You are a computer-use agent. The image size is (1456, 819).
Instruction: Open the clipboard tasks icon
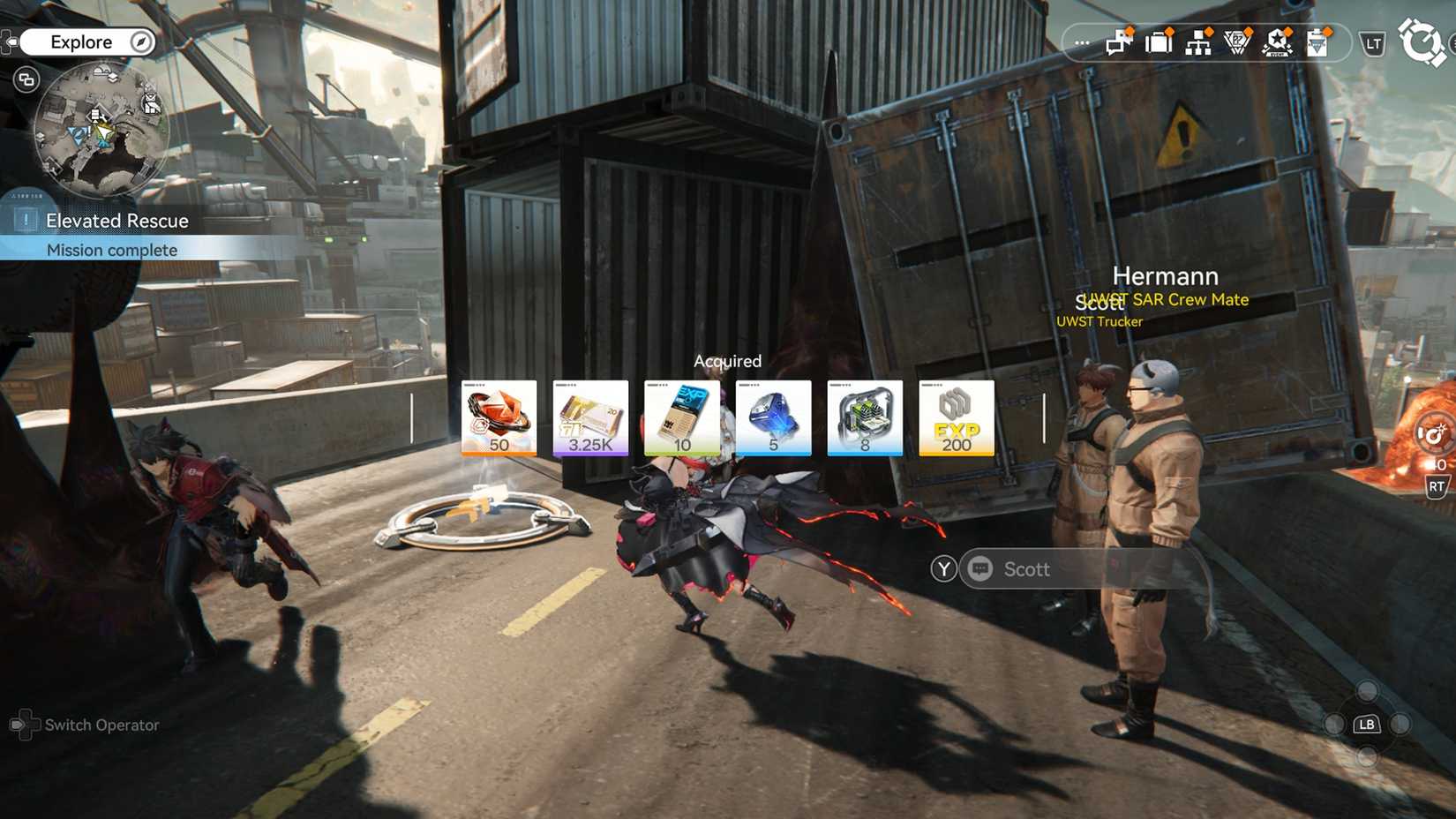point(1318,41)
